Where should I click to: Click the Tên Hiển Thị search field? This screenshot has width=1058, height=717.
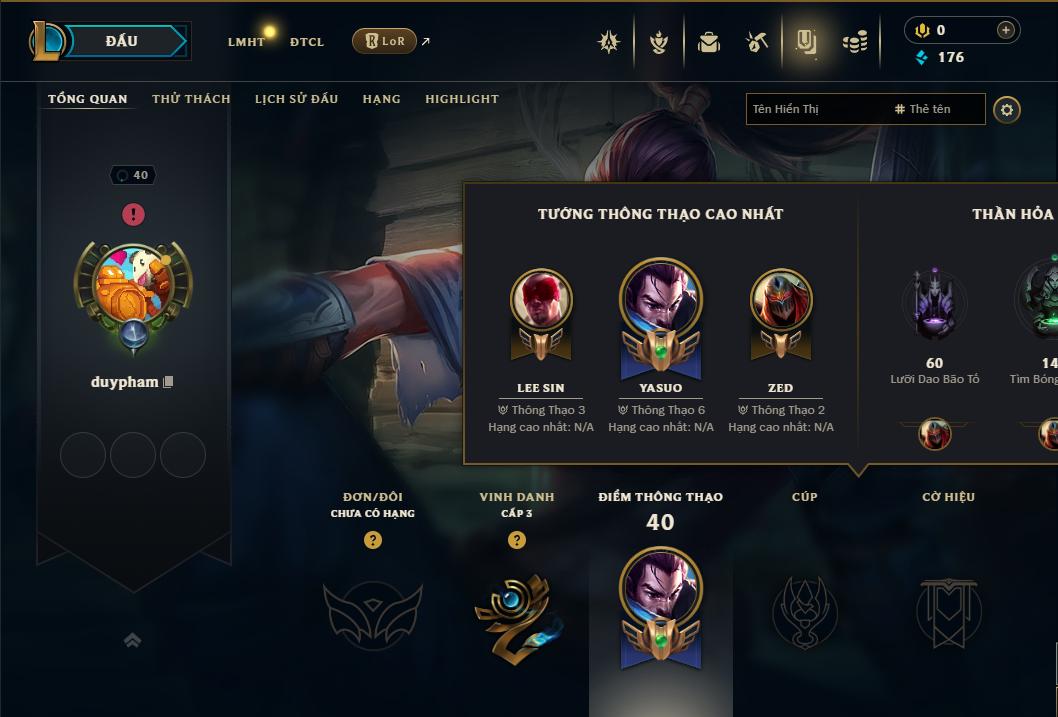pyautogui.click(x=815, y=109)
